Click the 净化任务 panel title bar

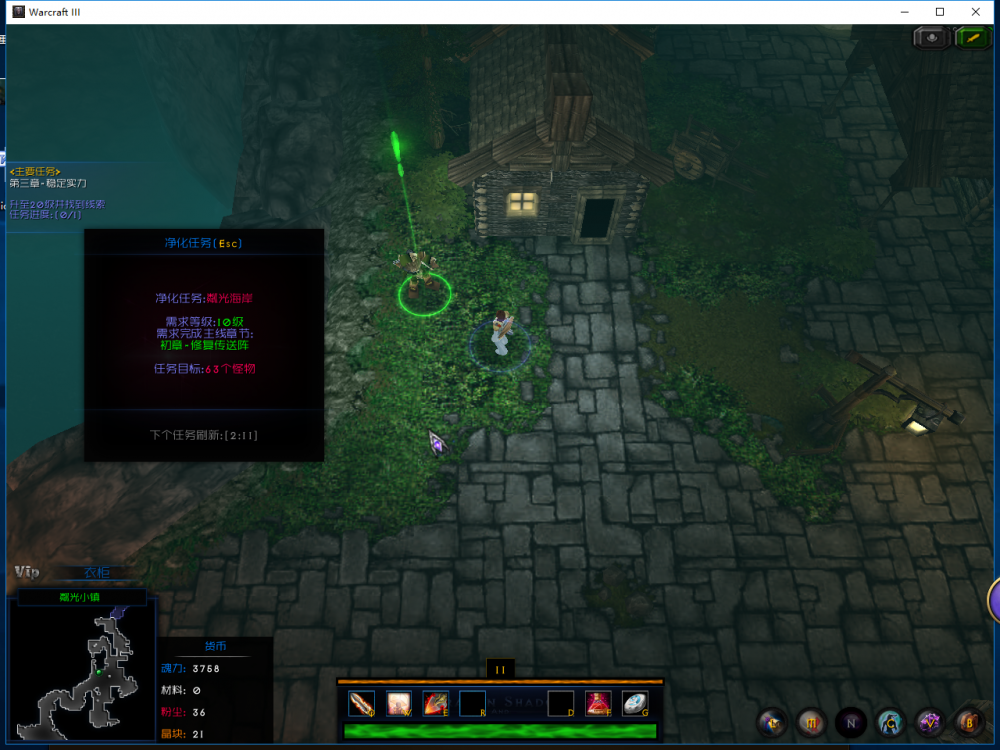(x=204, y=242)
